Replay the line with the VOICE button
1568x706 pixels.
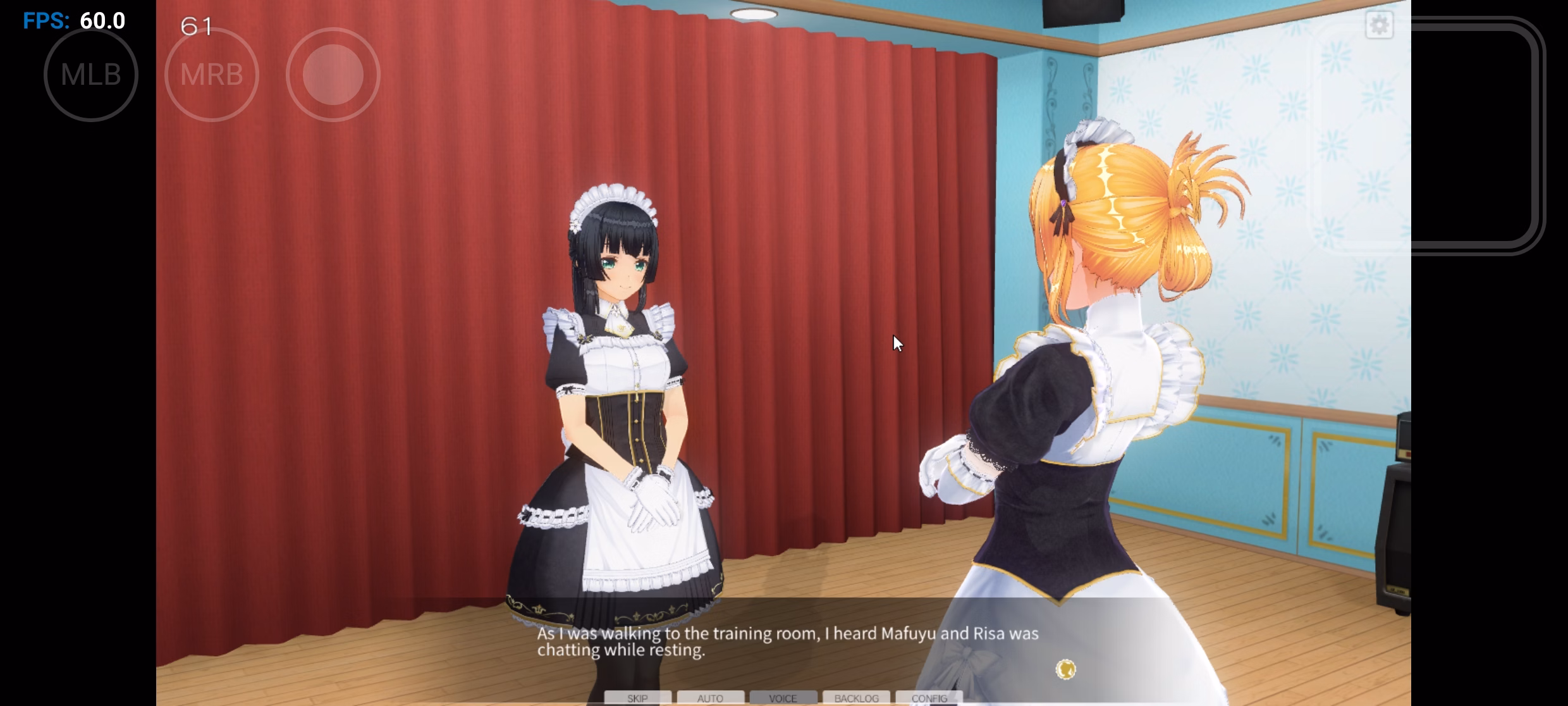click(783, 698)
